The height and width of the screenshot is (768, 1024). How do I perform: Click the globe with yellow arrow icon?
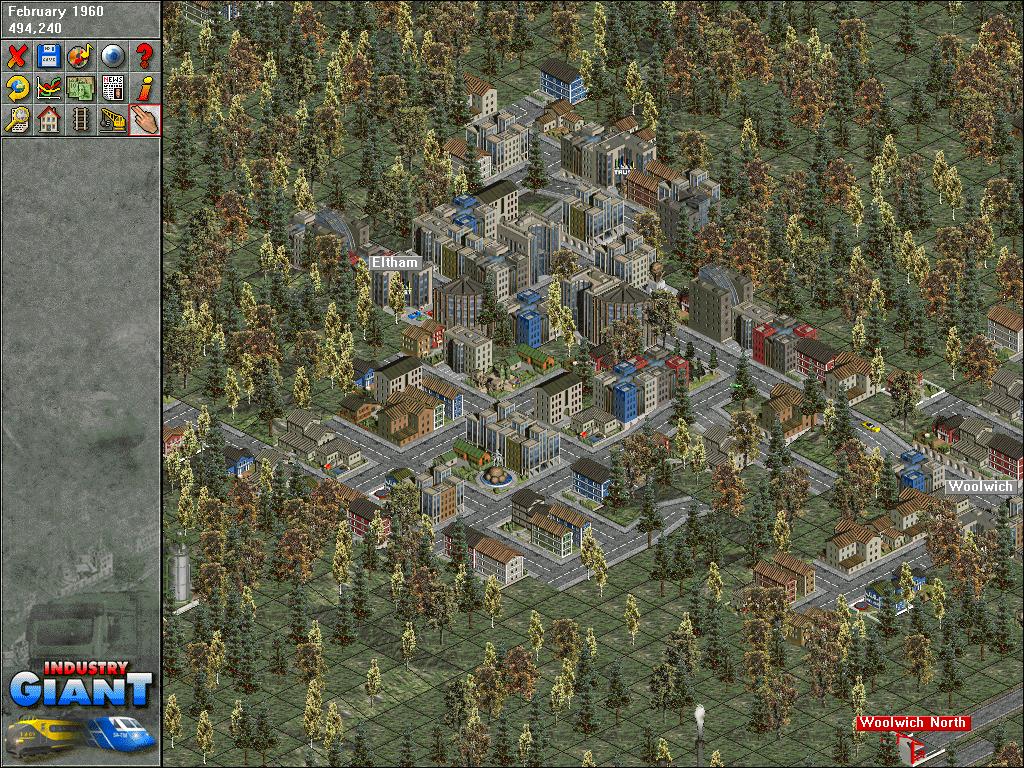point(17,88)
